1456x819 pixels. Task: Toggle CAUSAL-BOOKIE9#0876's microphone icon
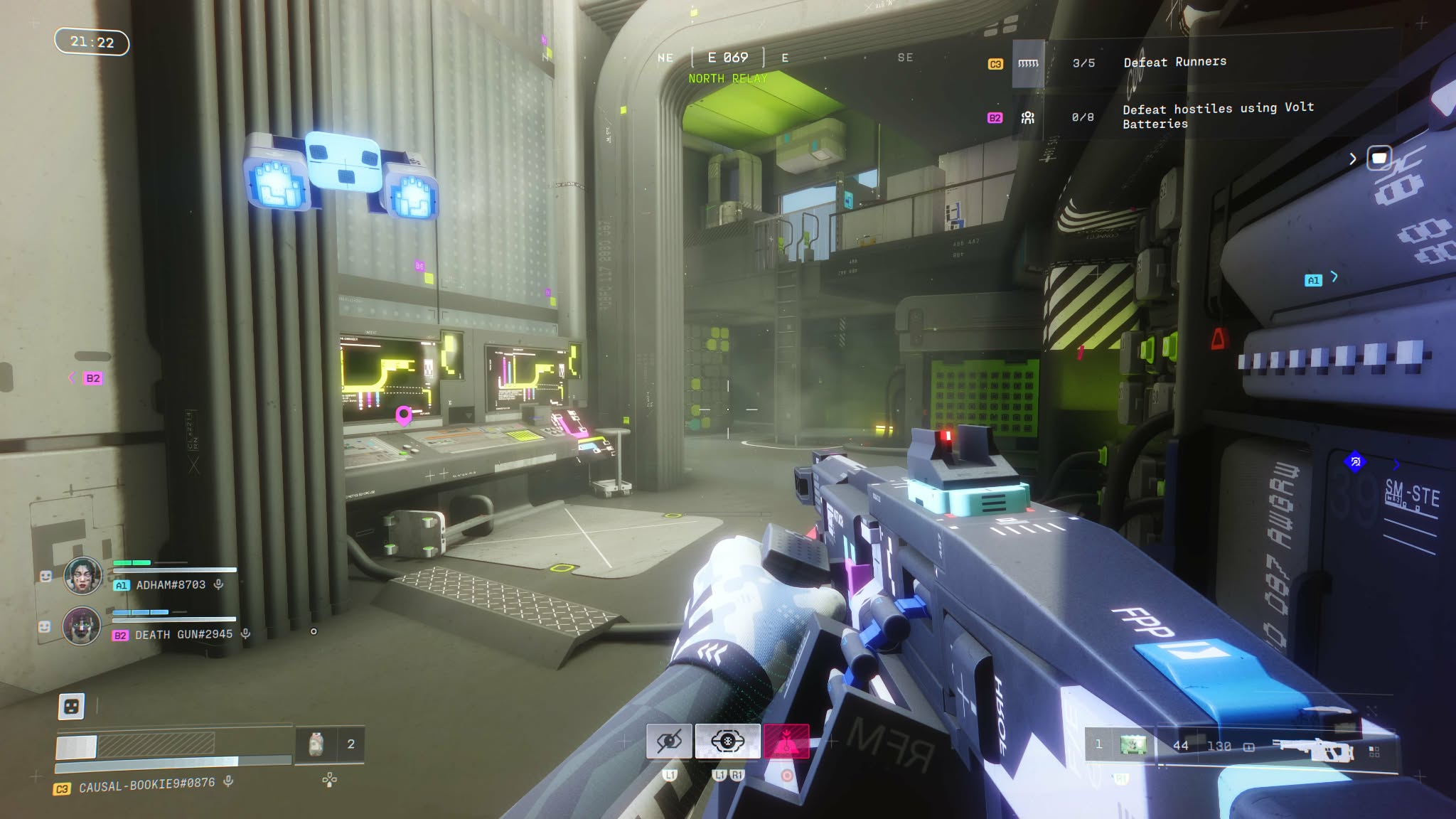tap(228, 781)
